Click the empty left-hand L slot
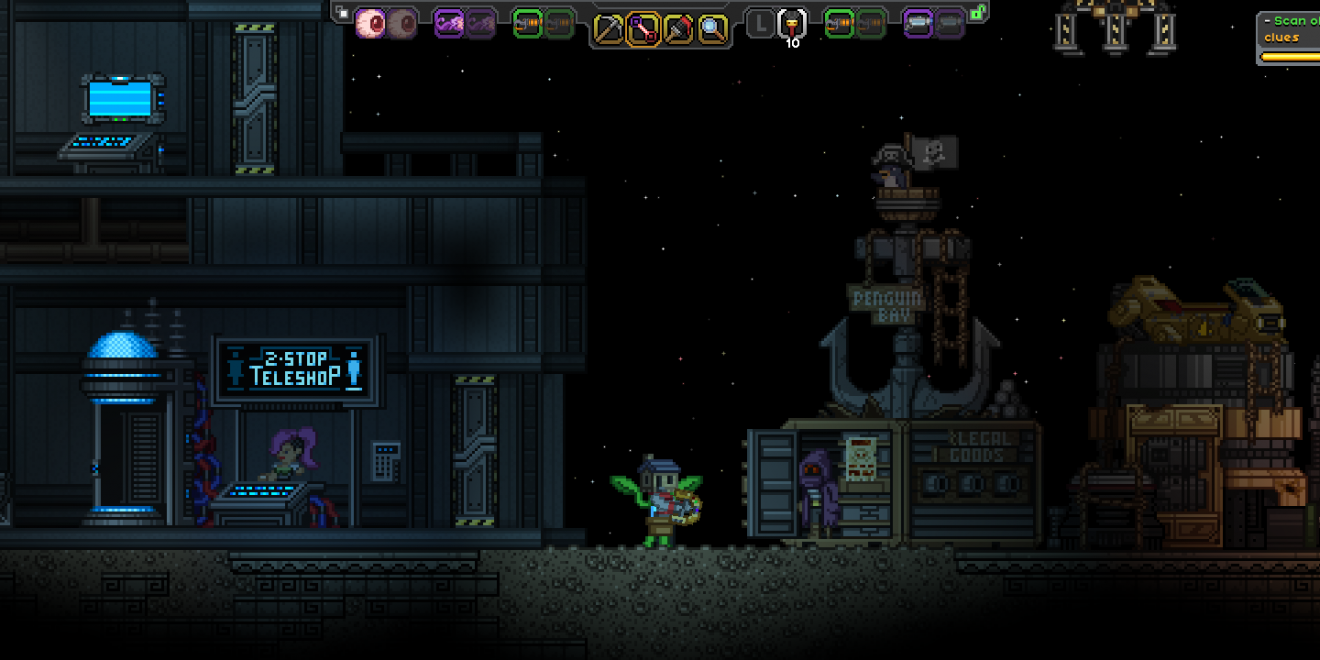 coord(760,24)
